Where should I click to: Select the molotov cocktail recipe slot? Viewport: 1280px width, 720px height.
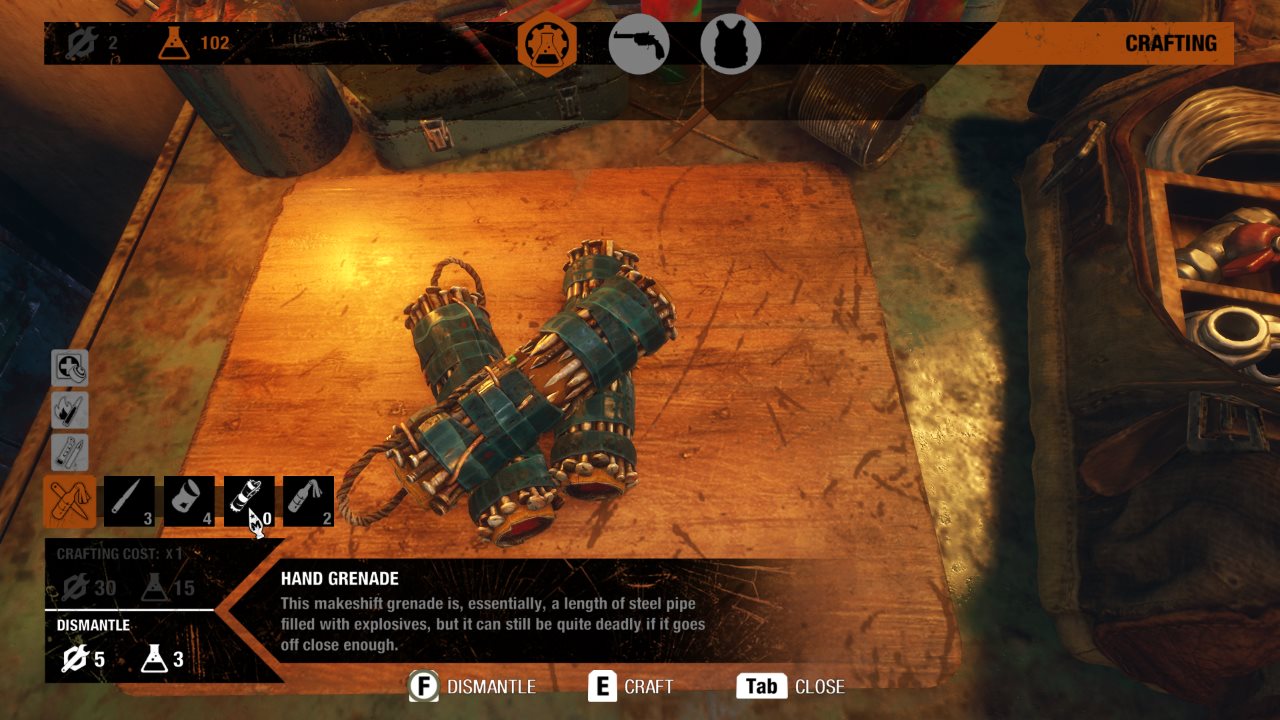click(309, 500)
